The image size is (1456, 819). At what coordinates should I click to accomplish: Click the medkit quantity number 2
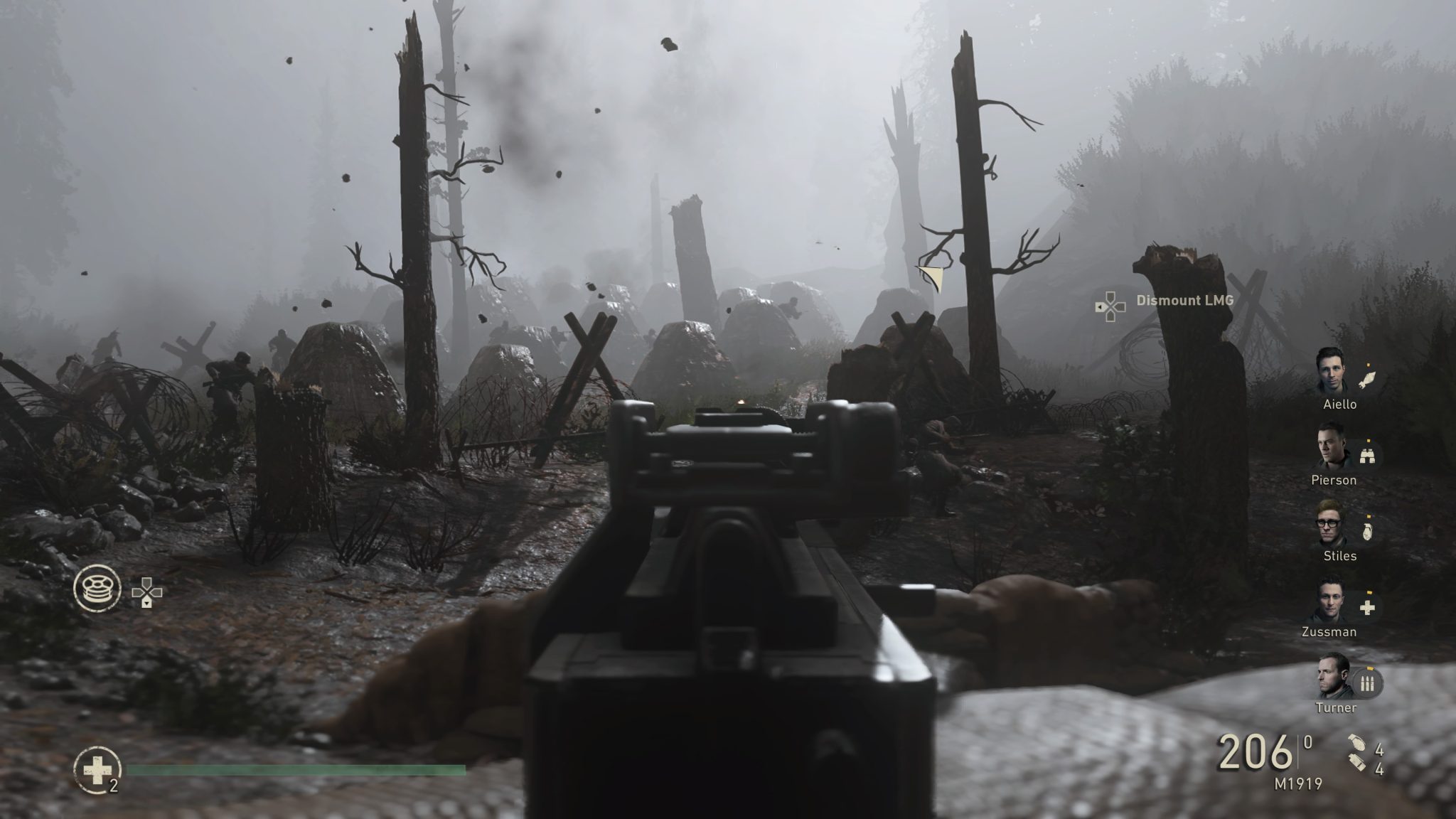click(115, 786)
